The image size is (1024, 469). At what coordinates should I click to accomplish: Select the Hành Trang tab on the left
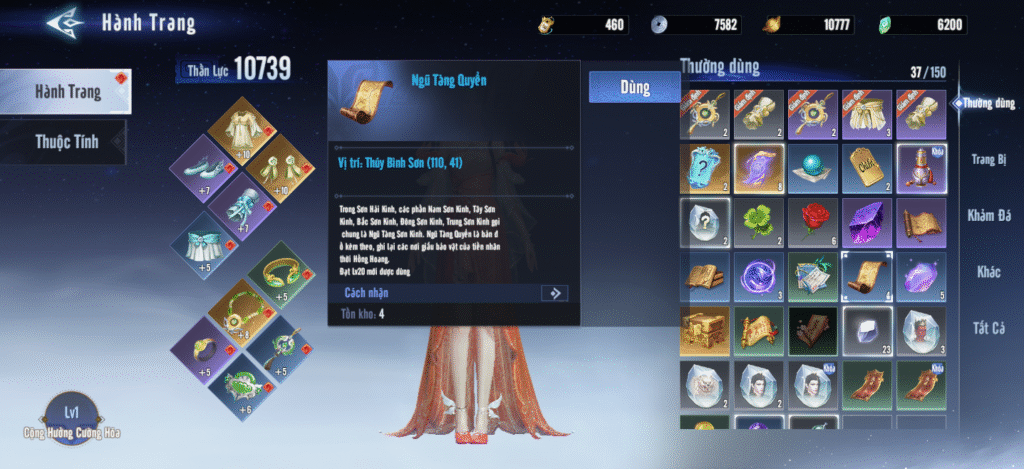(66, 92)
